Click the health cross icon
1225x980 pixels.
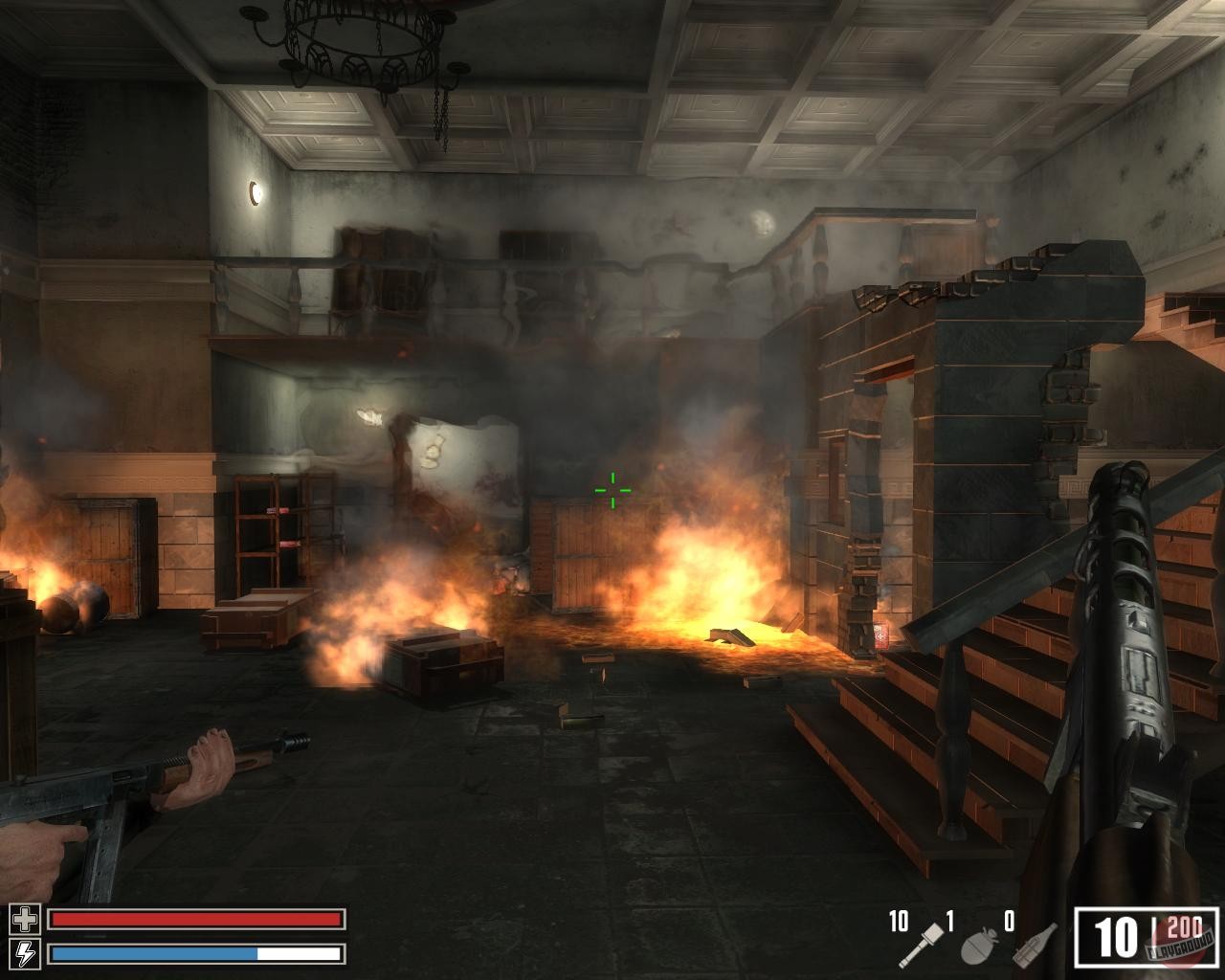coord(25,920)
